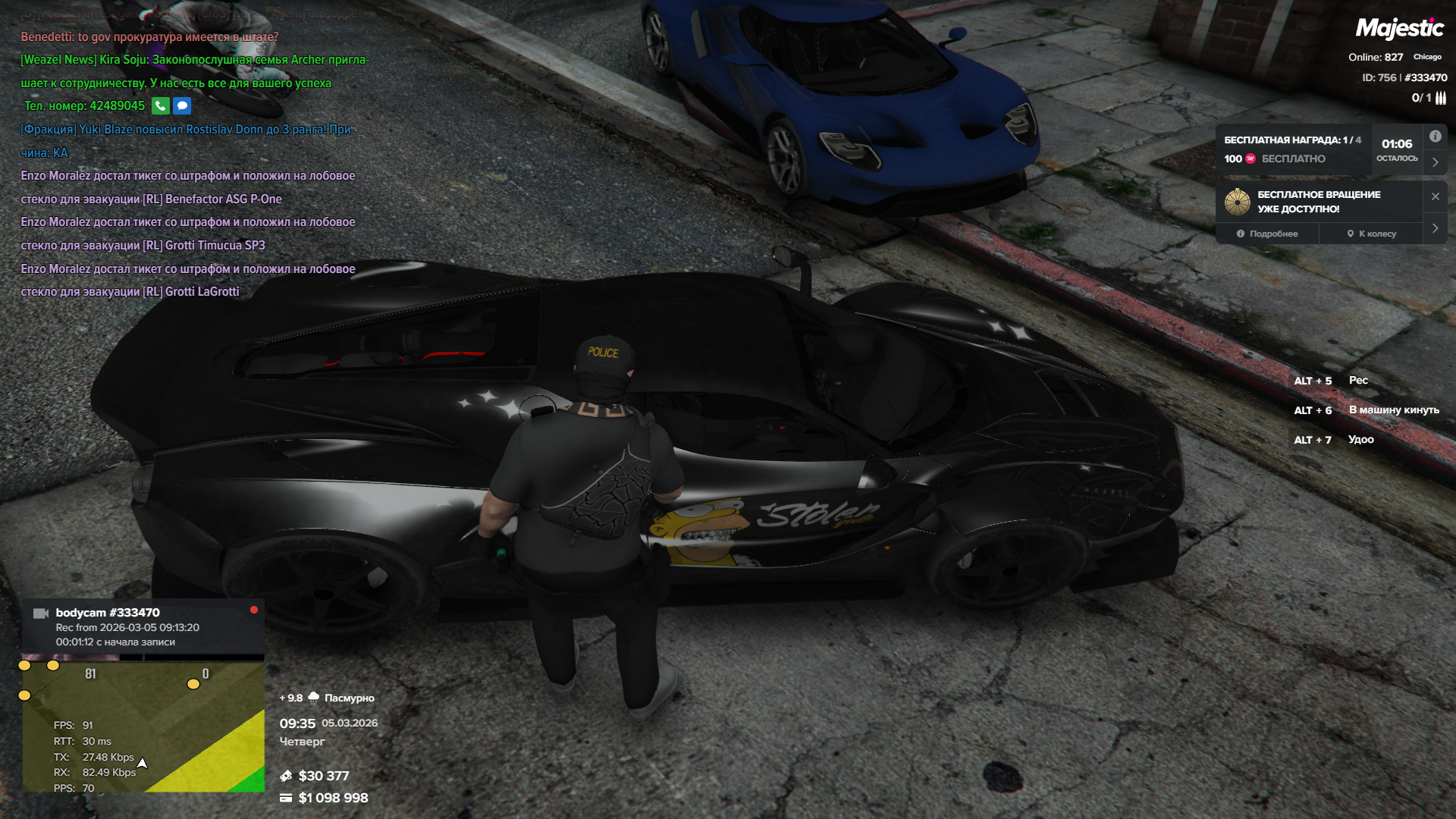1456x819 pixels.
Task: Expand the free reward panel arrow
Action: tap(1435, 162)
